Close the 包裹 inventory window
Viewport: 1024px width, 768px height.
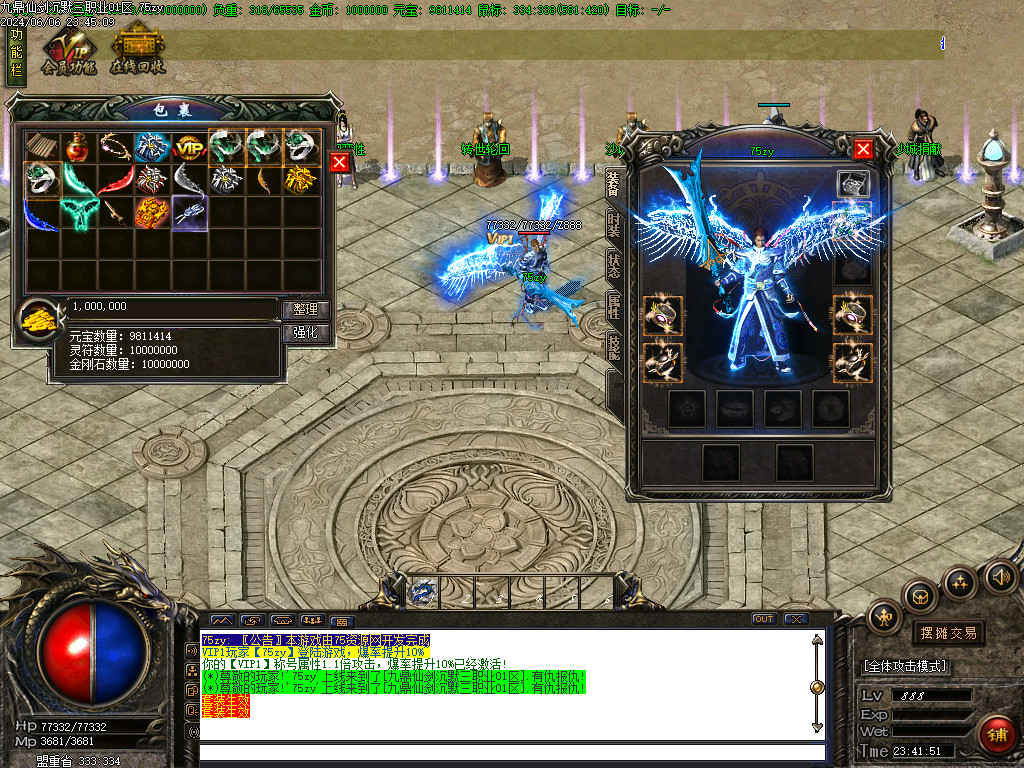pyautogui.click(x=340, y=162)
